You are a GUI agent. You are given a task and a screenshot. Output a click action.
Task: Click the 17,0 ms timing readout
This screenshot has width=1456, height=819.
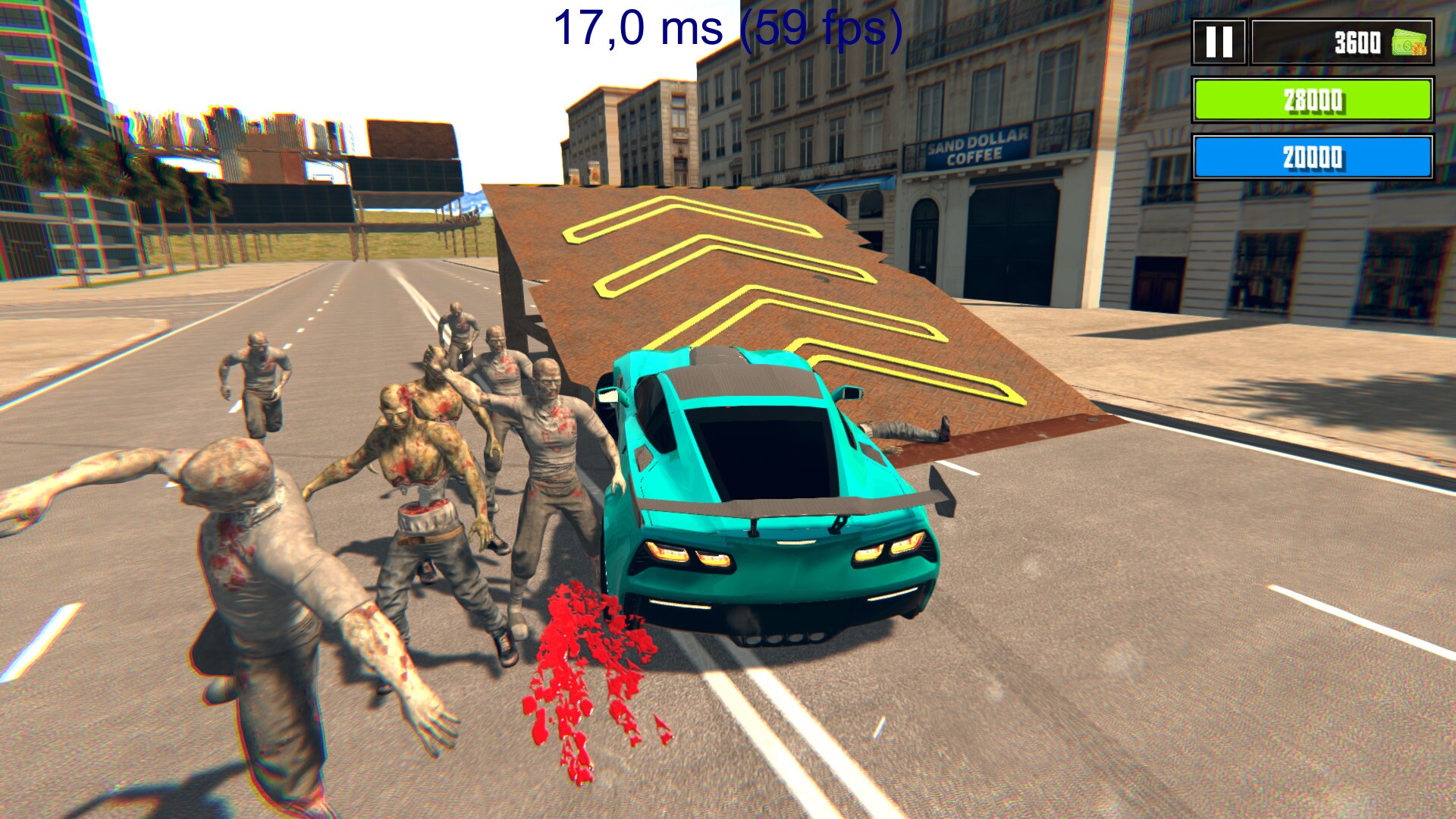[x=637, y=30]
